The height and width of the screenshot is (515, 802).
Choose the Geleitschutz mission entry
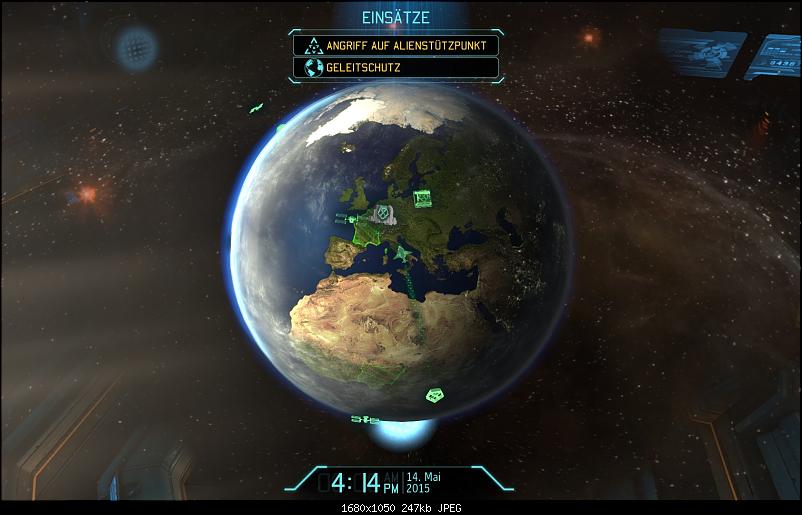(396, 68)
